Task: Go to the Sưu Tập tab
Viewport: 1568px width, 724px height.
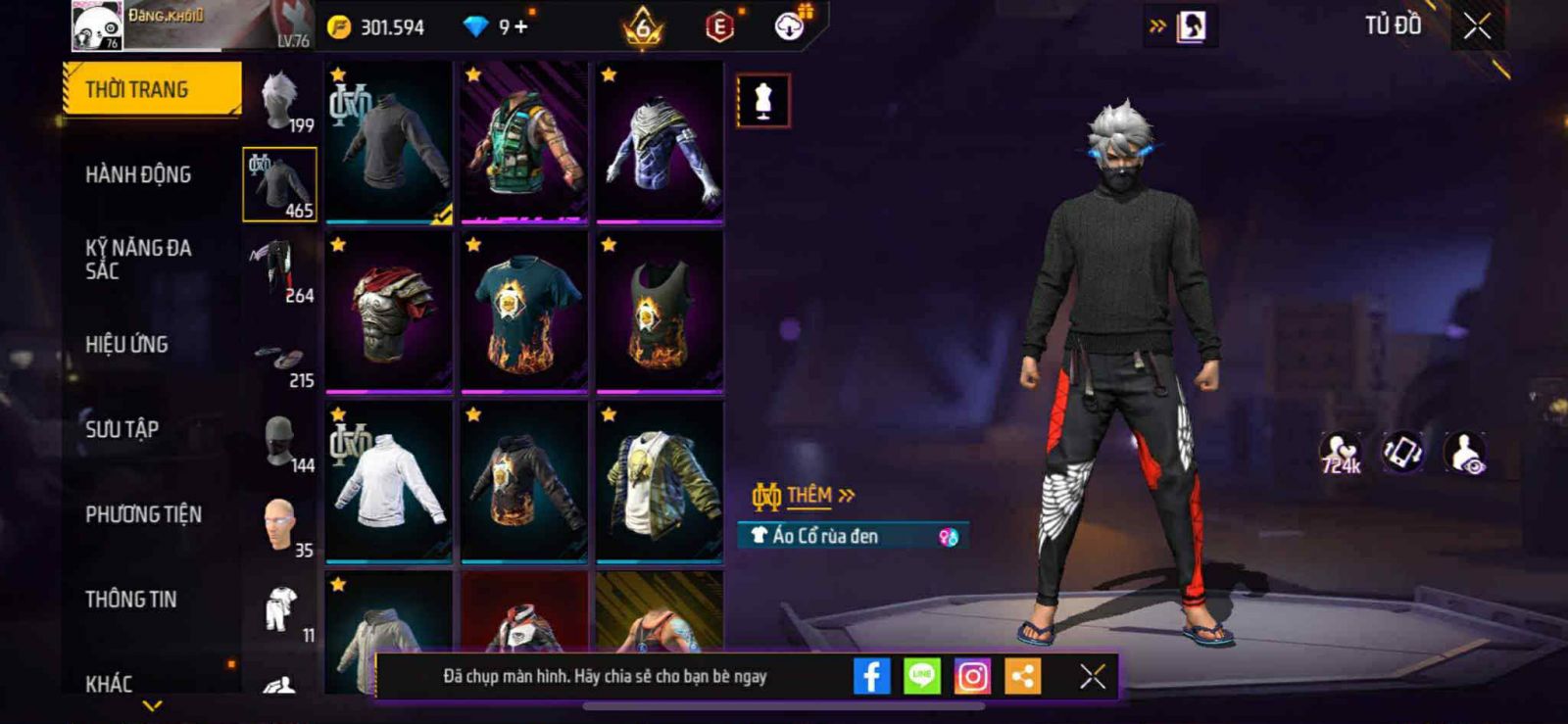Action: coord(122,429)
